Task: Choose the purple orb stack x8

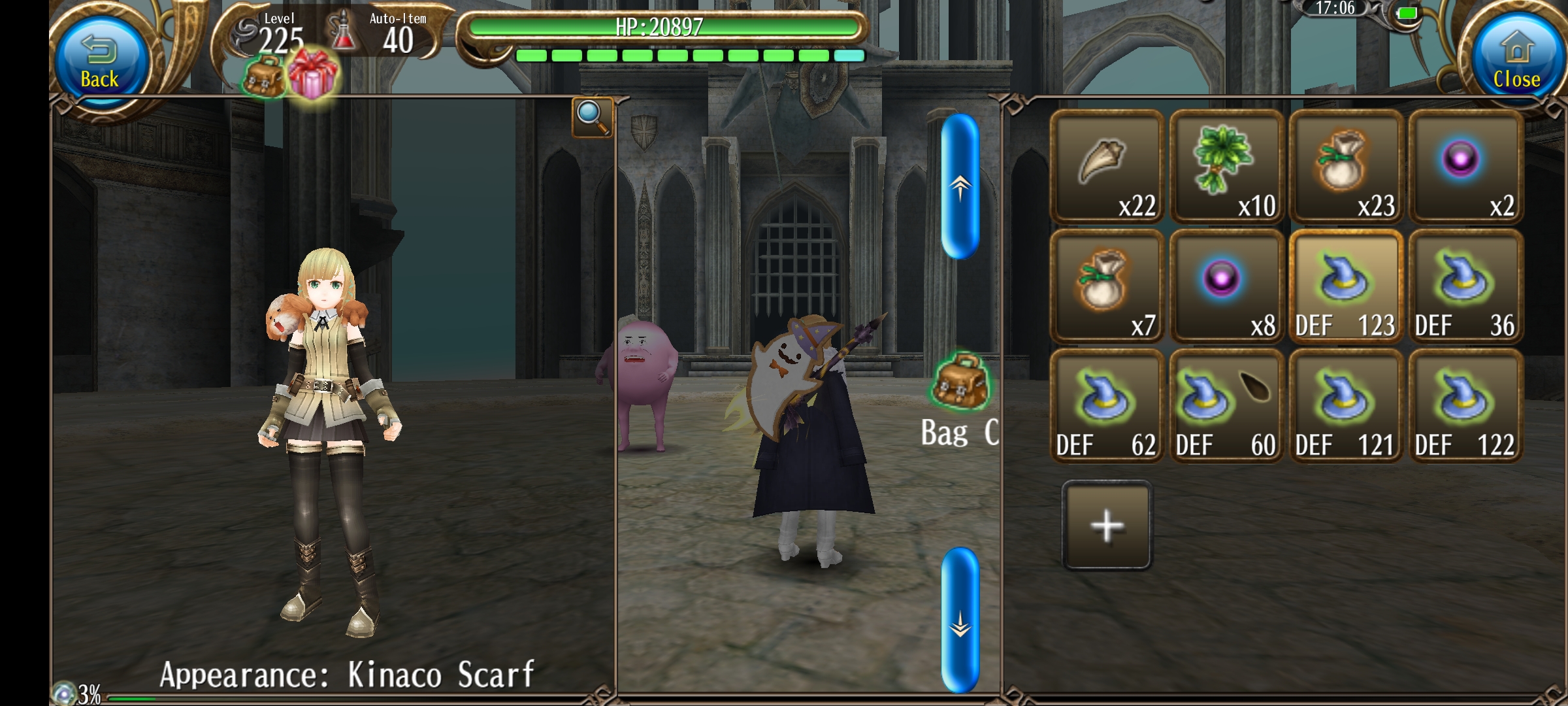Action: (1226, 286)
